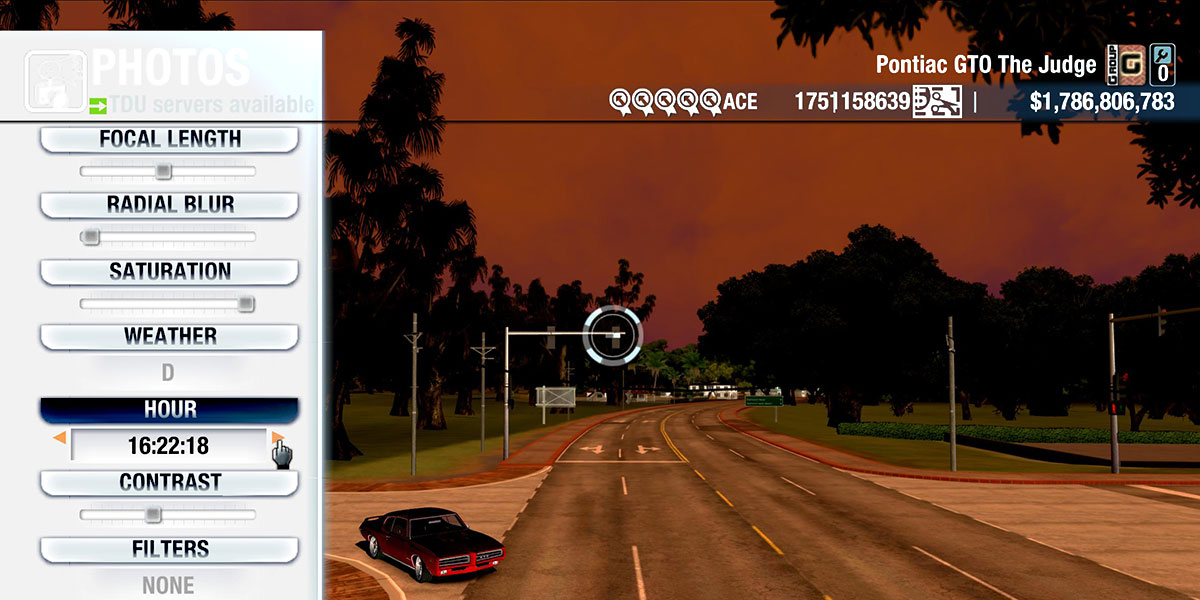Decrease the hour with the left arrow

[x=60, y=438]
